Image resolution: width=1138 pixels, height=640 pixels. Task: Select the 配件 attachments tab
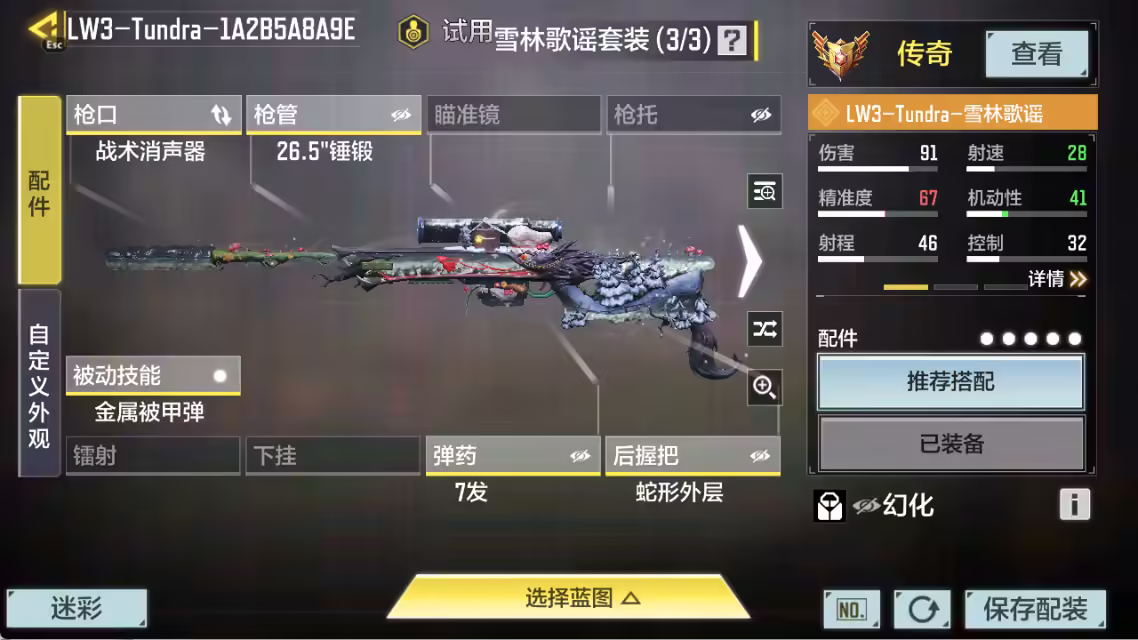[39, 192]
